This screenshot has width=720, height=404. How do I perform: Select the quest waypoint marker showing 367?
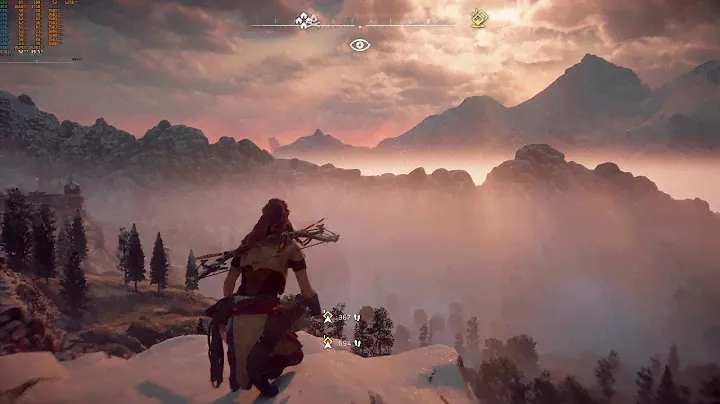(x=326, y=316)
